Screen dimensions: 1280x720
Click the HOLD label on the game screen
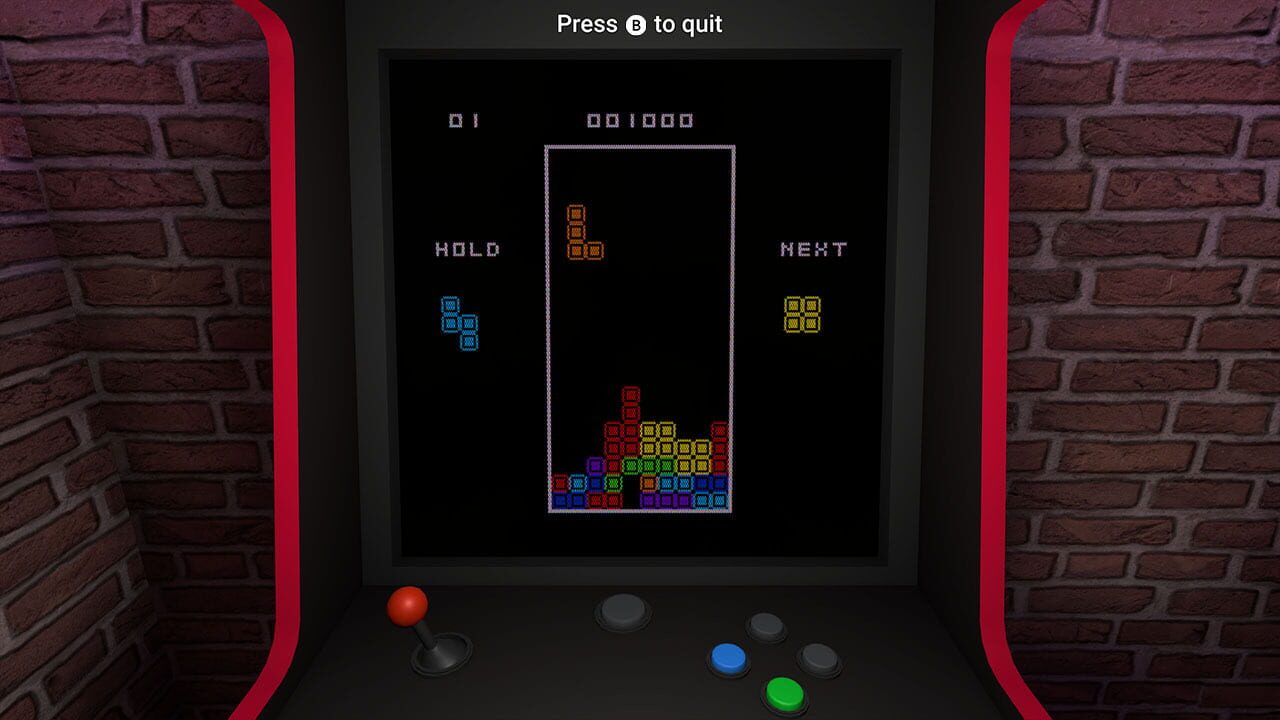click(466, 248)
